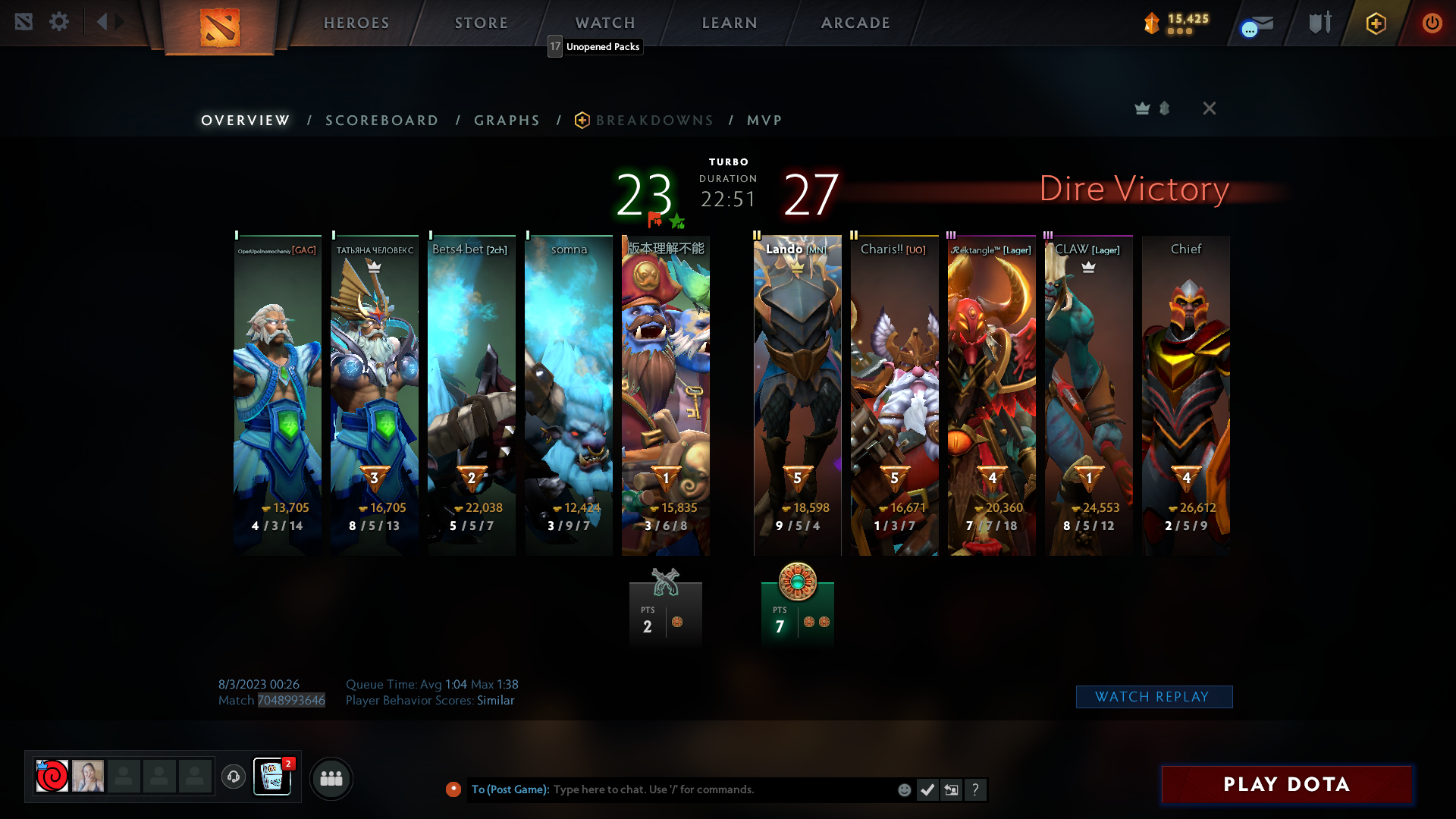Open the emoticon picker in the chat bar
This screenshot has height=819, width=1456.
(x=905, y=789)
